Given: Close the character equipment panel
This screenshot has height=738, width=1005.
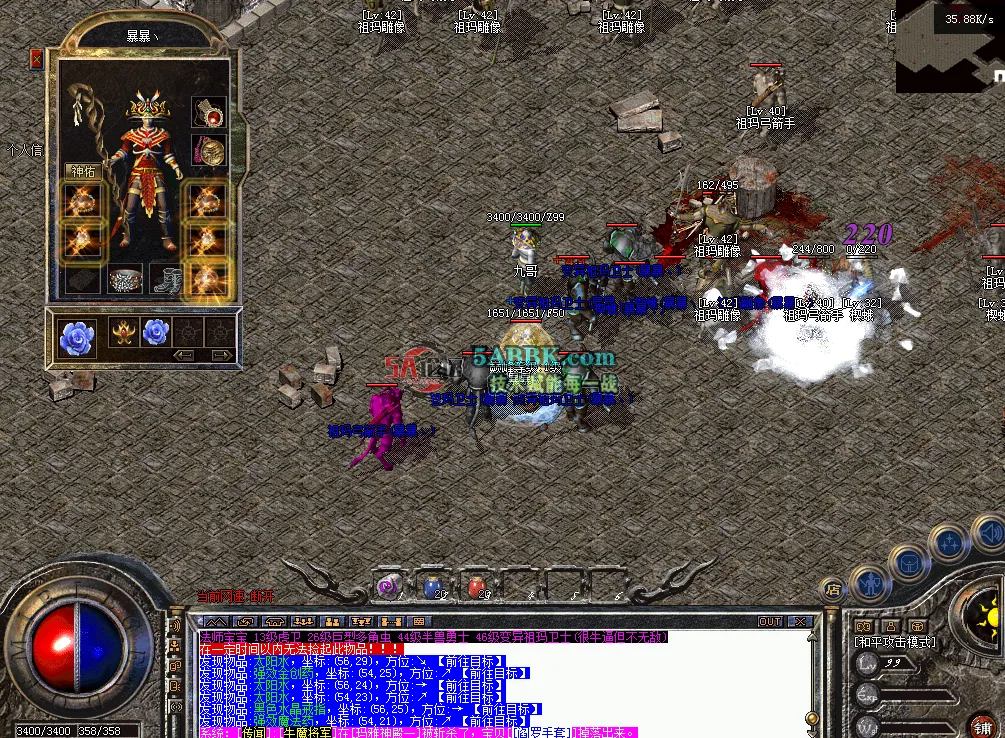Looking at the screenshot, I should [37, 60].
